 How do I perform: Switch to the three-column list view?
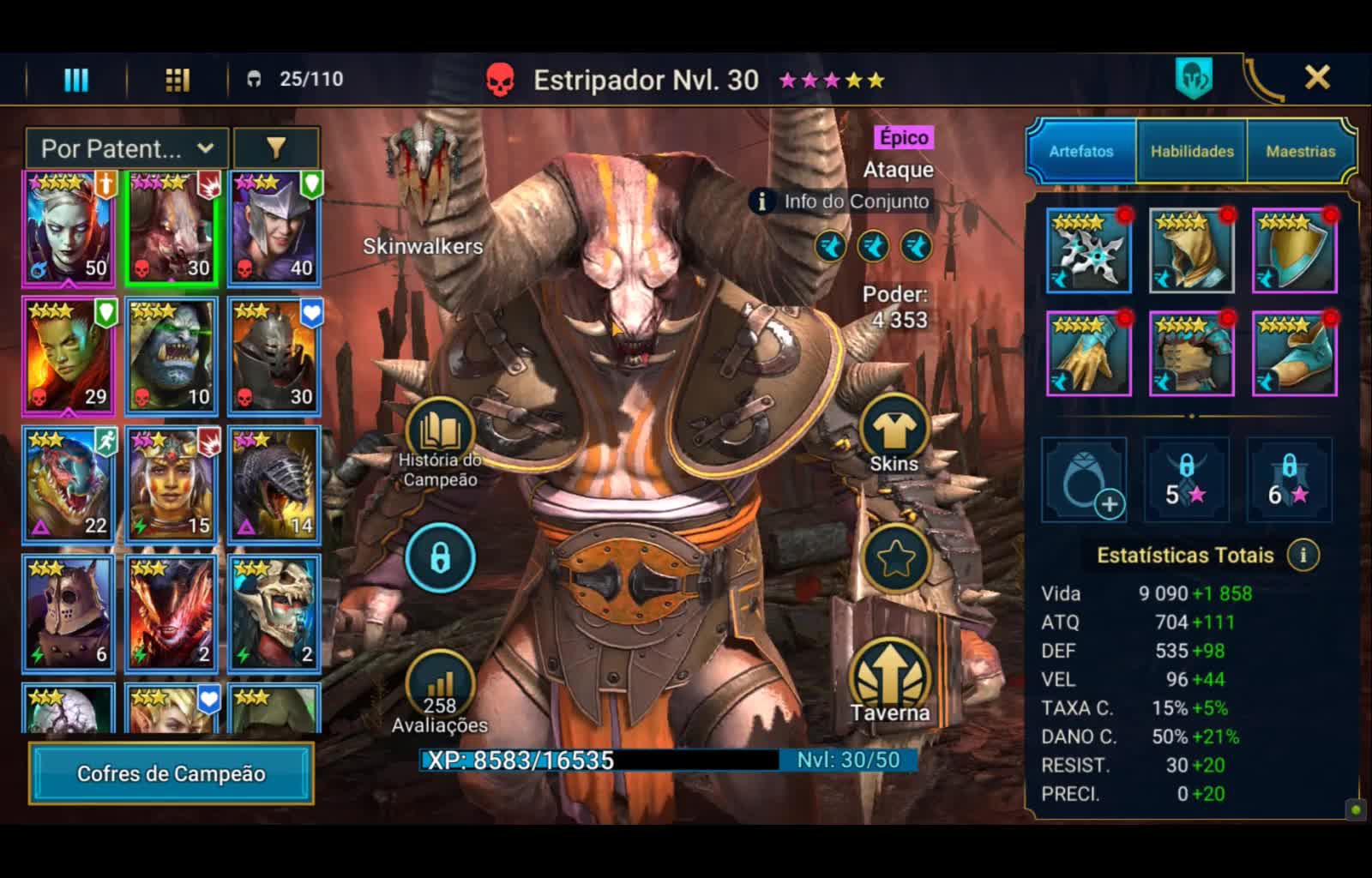pyautogui.click(x=76, y=80)
